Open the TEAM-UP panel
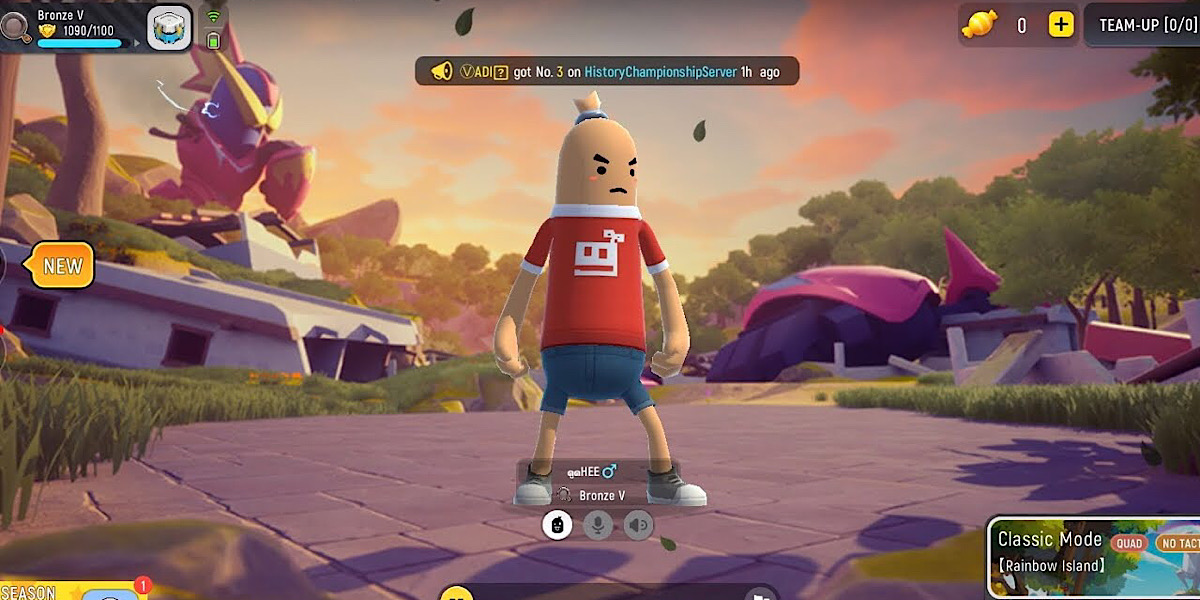This screenshot has height=600, width=1200. [1146, 25]
